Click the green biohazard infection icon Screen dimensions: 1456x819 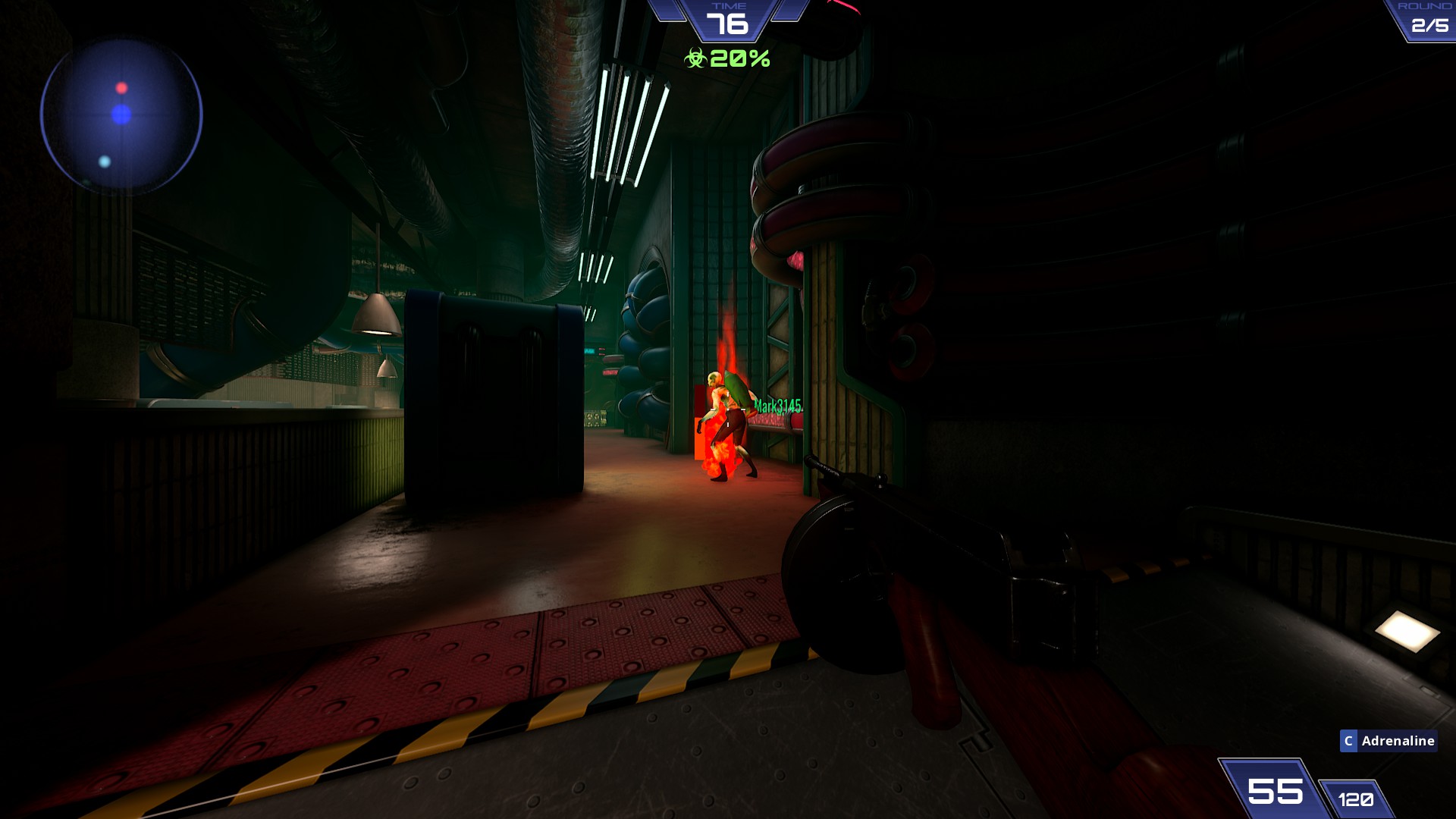pos(695,58)
